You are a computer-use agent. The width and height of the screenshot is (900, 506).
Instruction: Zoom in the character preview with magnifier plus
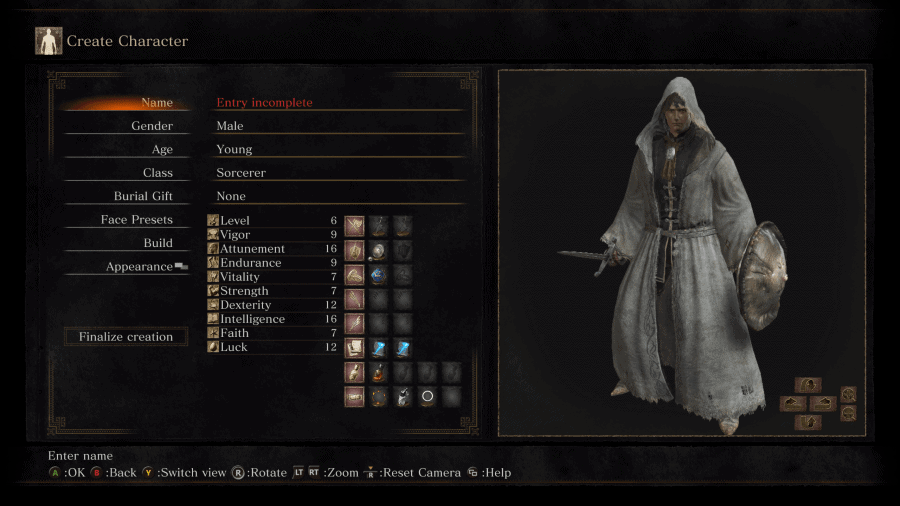click(x=848, y=394)
